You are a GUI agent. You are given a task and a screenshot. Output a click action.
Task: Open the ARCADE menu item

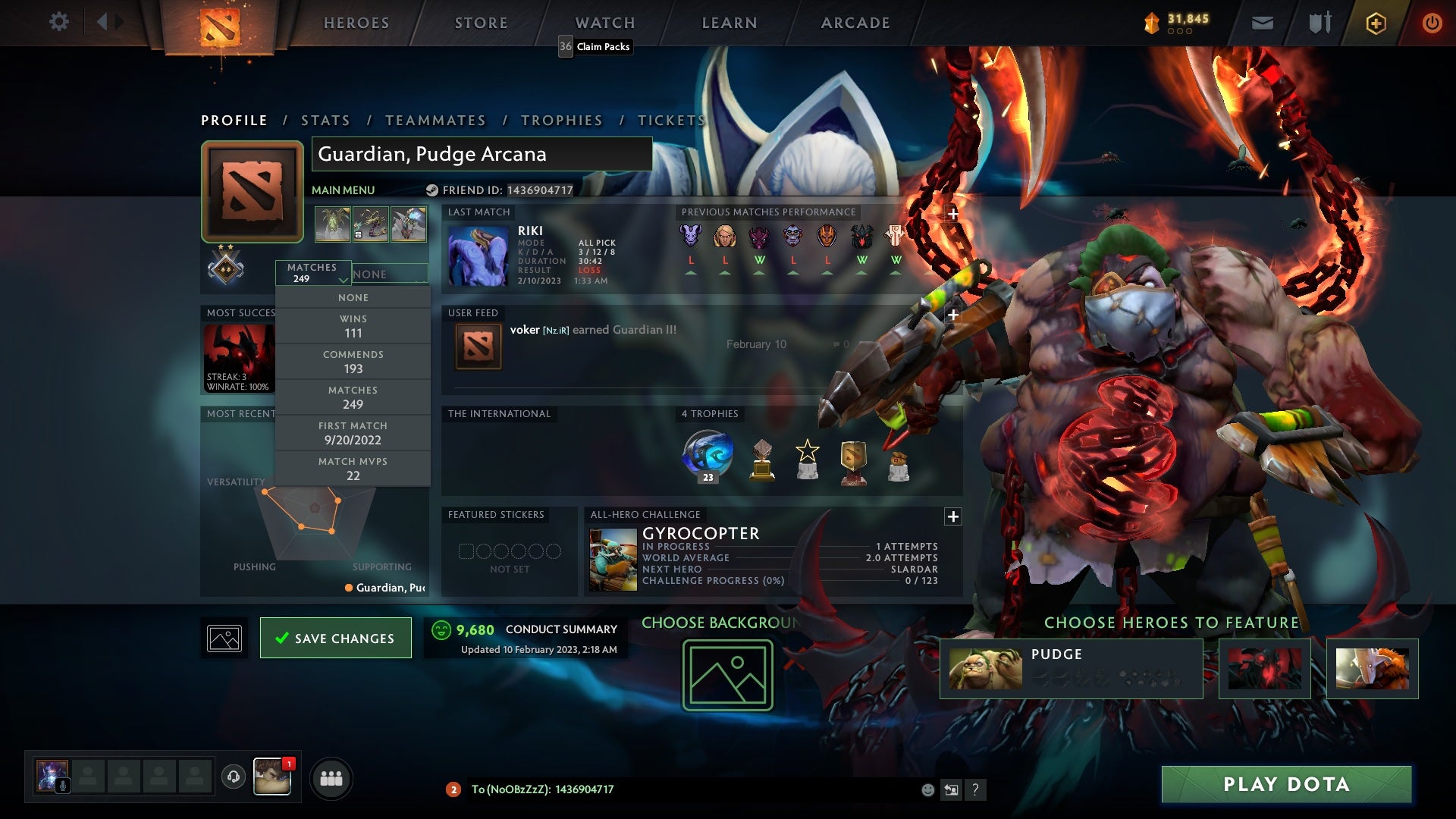(855, 23)
